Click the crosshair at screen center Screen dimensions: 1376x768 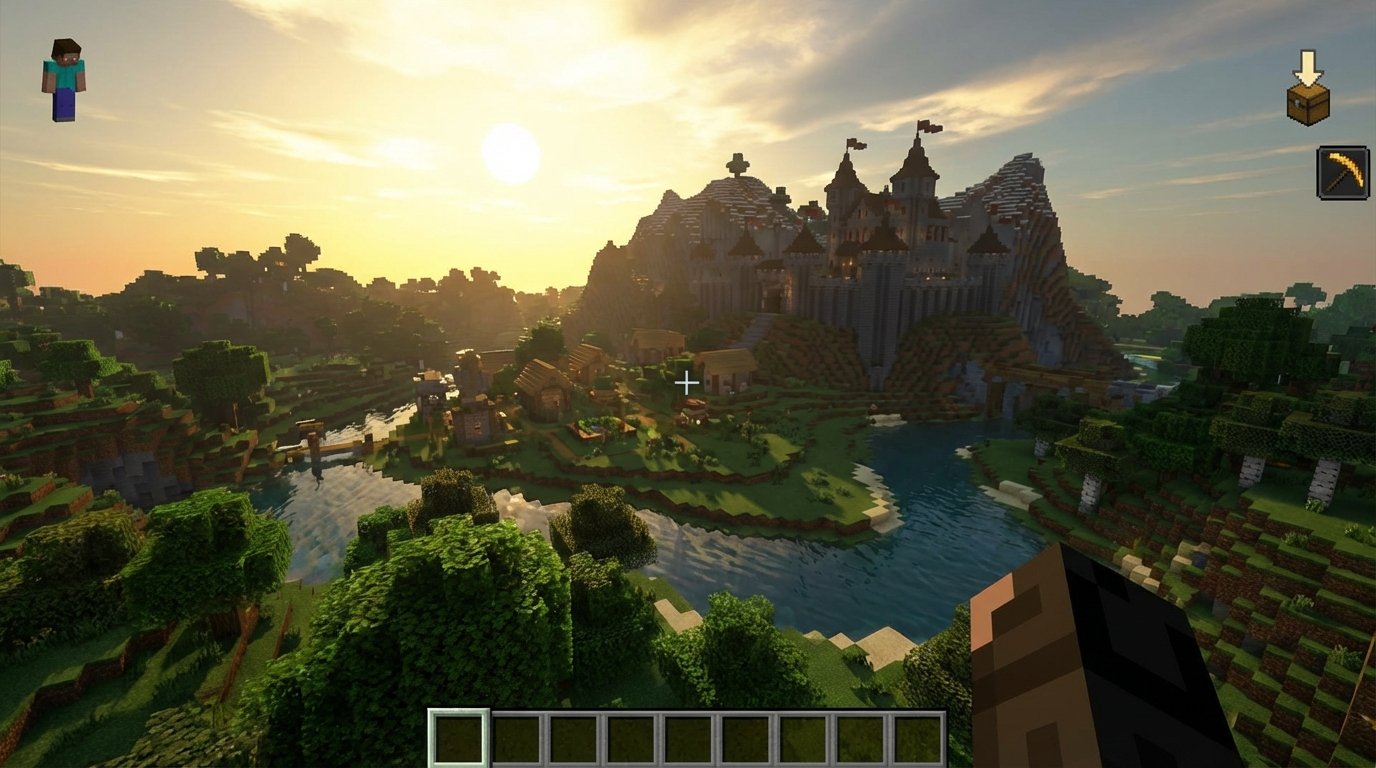point(688,380)
